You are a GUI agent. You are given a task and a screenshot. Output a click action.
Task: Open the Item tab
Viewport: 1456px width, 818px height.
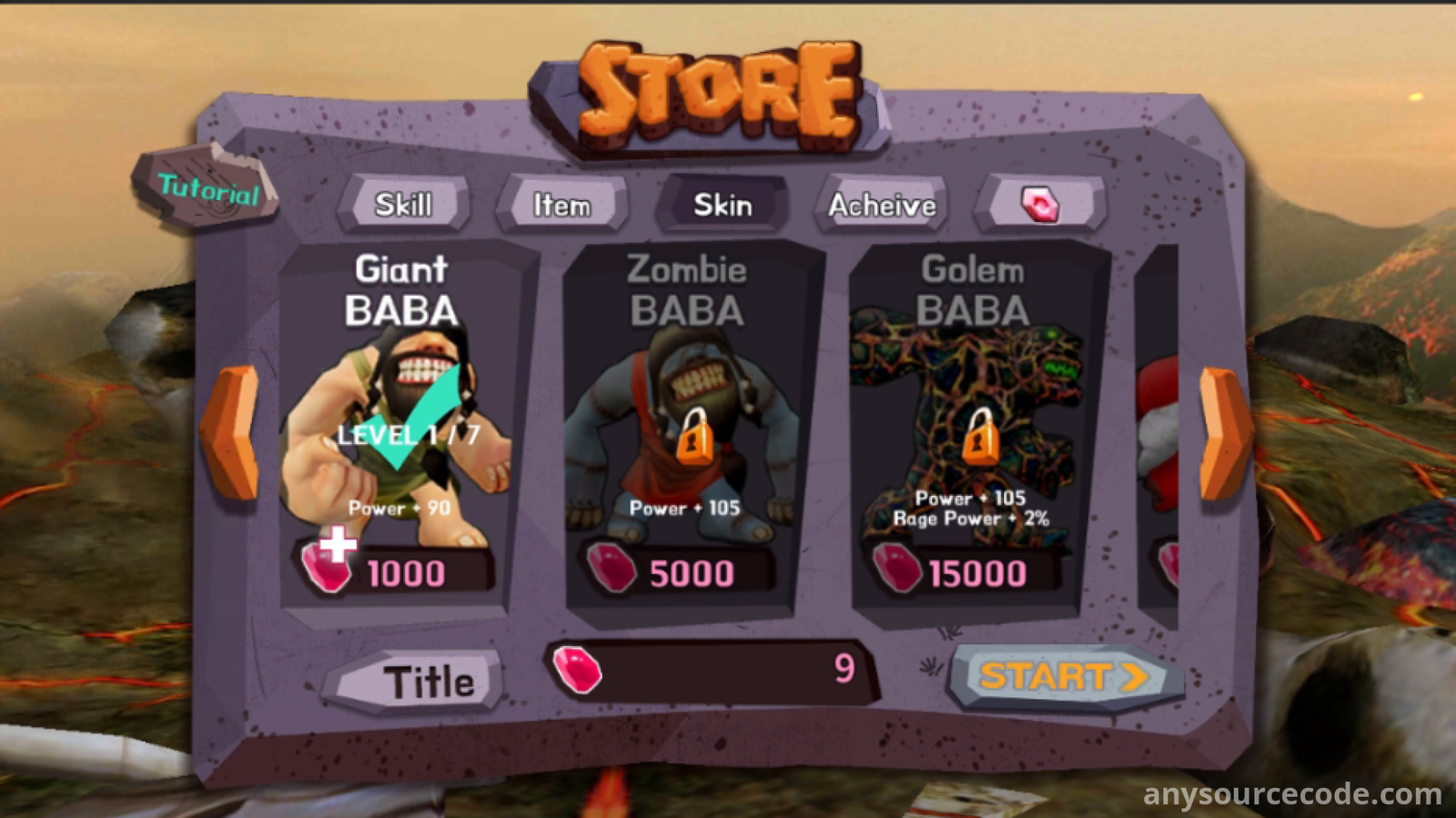[x=561, y=205]
